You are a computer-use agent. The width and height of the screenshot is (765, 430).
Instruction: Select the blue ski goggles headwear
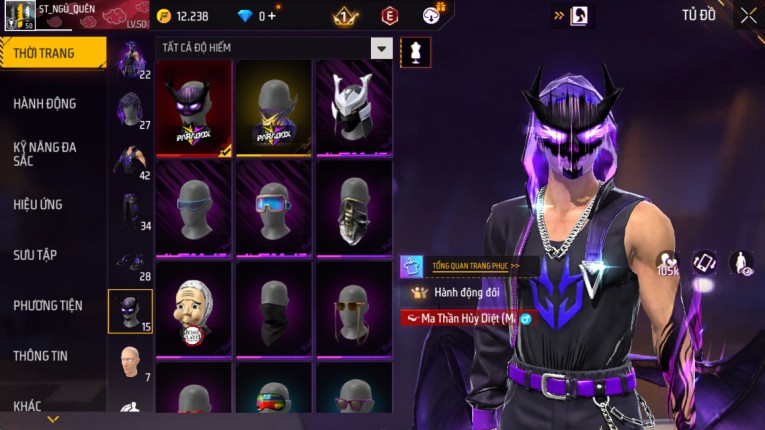(274, 207)
